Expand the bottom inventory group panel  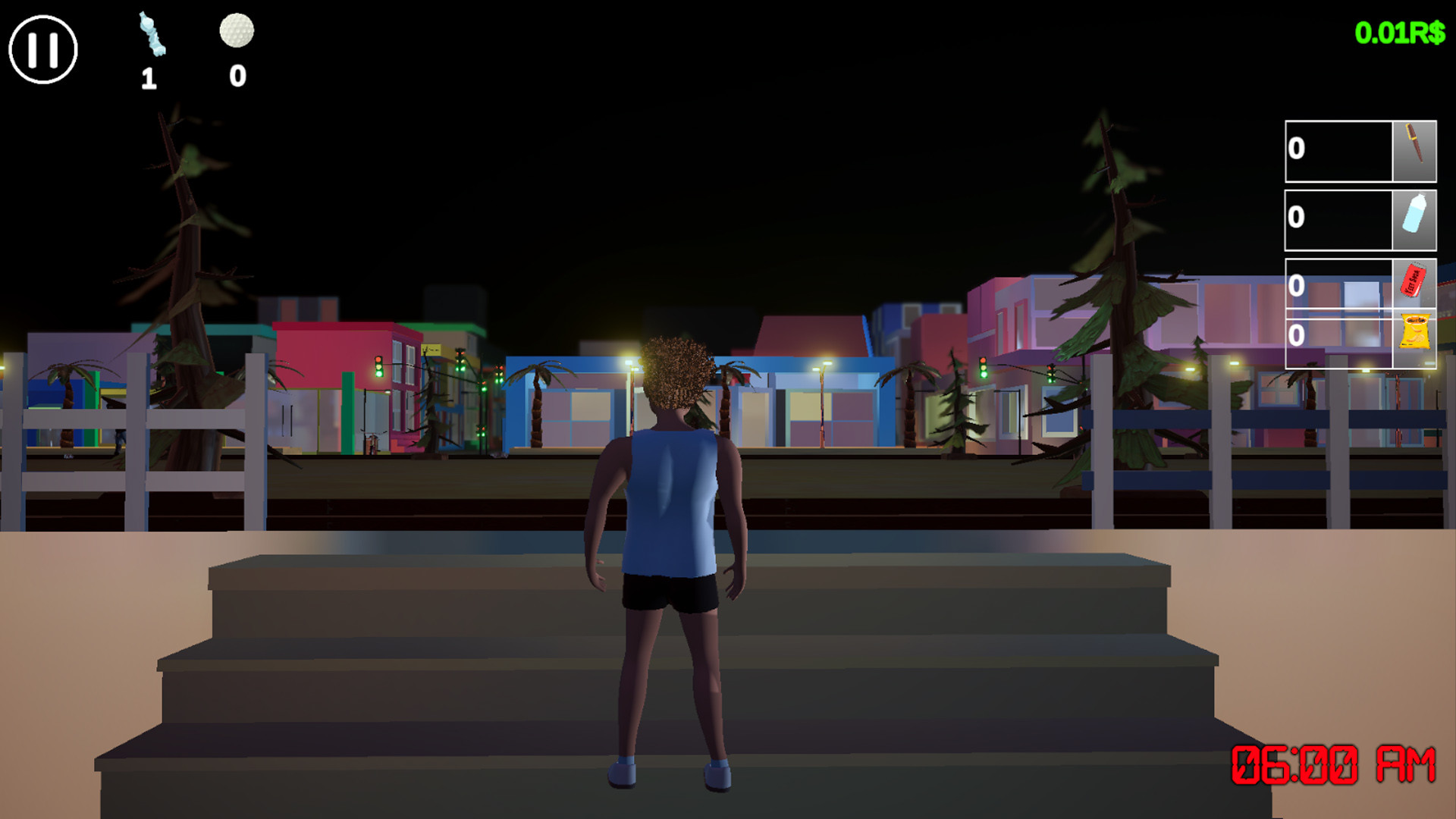click(x=1361, y=315)
